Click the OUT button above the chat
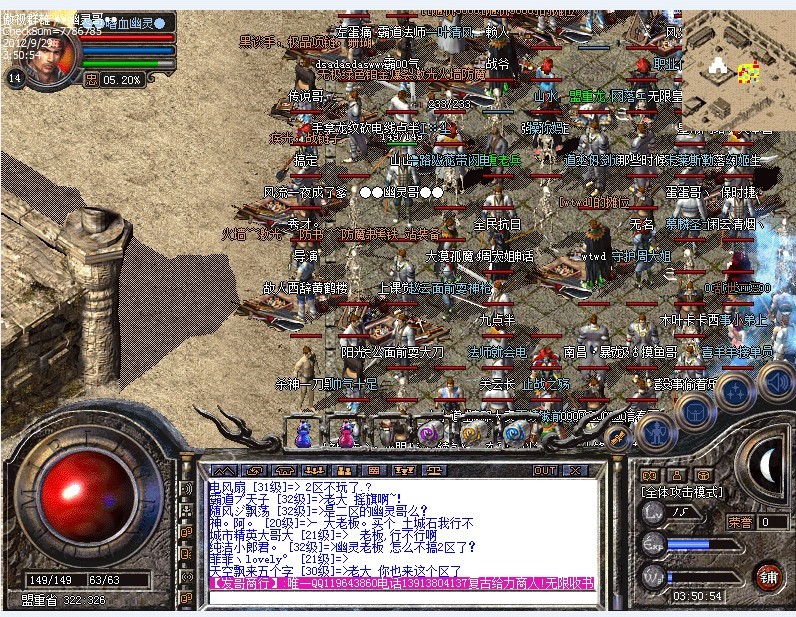The width and height of the screenshot is (796, 617). tap(545, 470)
